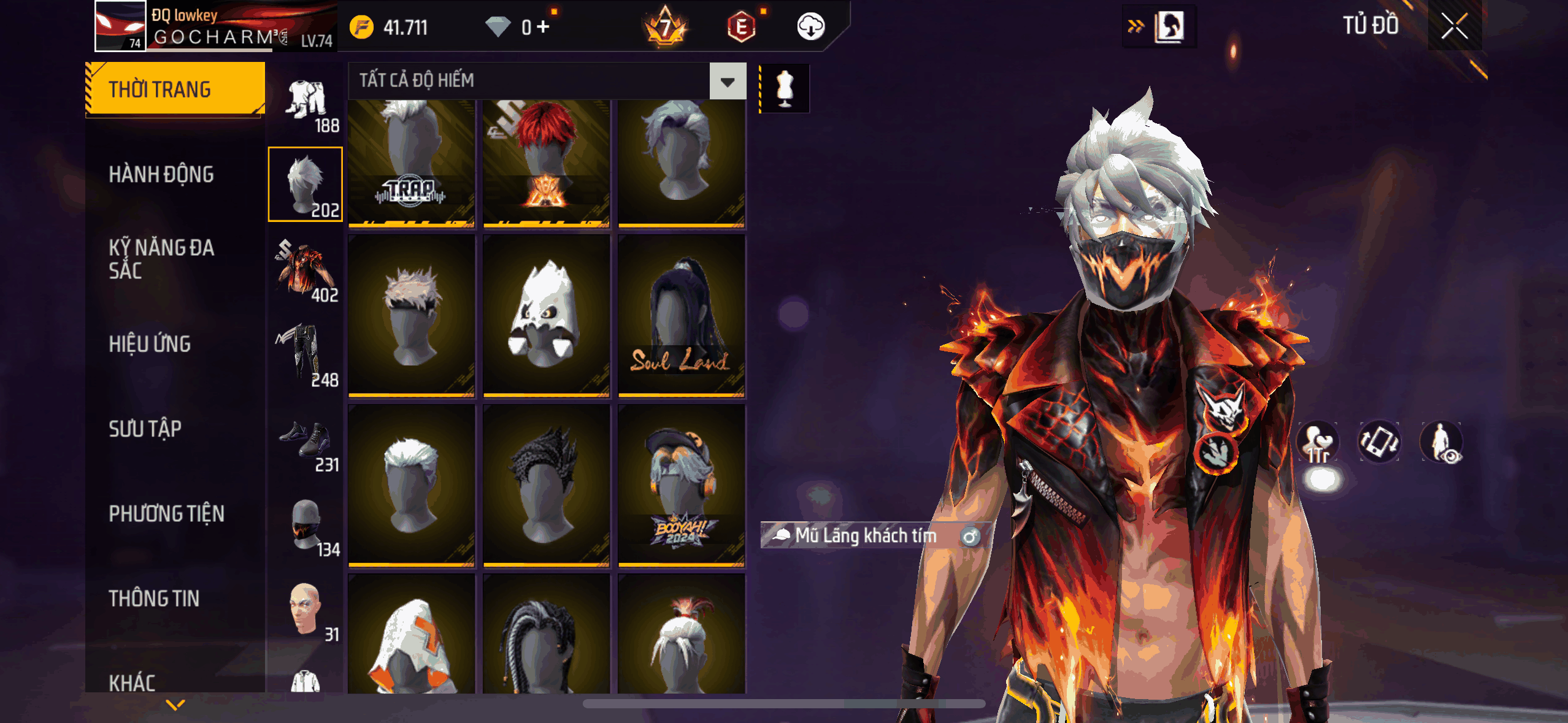Screen dimensions: 1568x723
Task: Choose the TRAP hairstyle item
Action: tap(411, 163)
